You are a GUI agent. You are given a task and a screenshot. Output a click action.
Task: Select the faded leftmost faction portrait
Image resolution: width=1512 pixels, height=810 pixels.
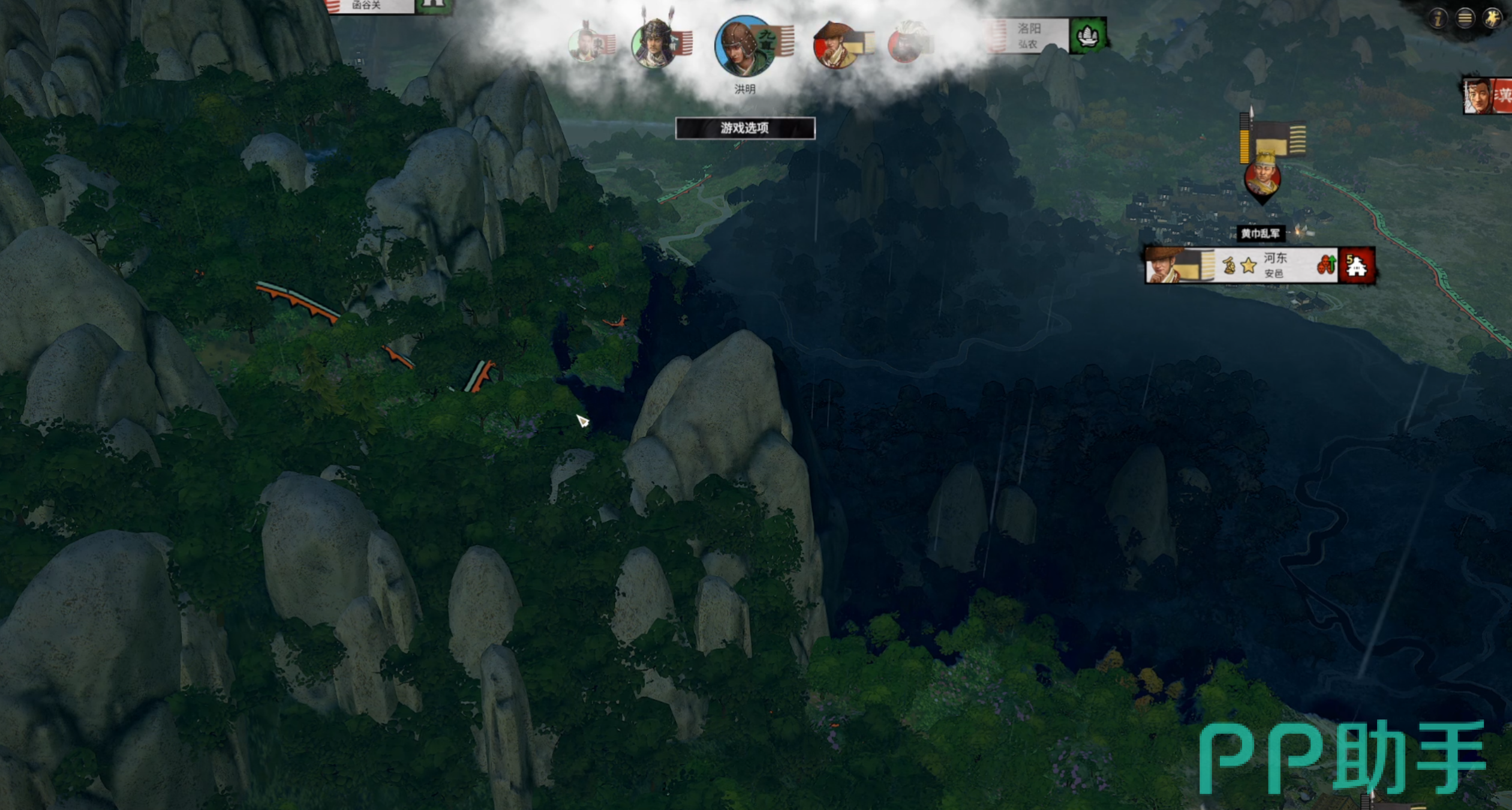pyautogui.click(x=584, y=44)
